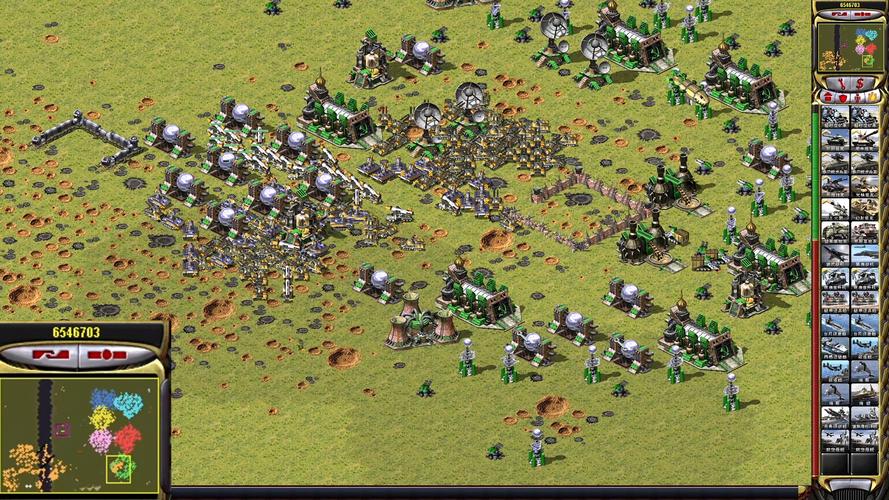This screenshot has height=500, width=889.
Task: Jump to the cyan base on the enlarged minimap
Action: click(x=127, y=404)
